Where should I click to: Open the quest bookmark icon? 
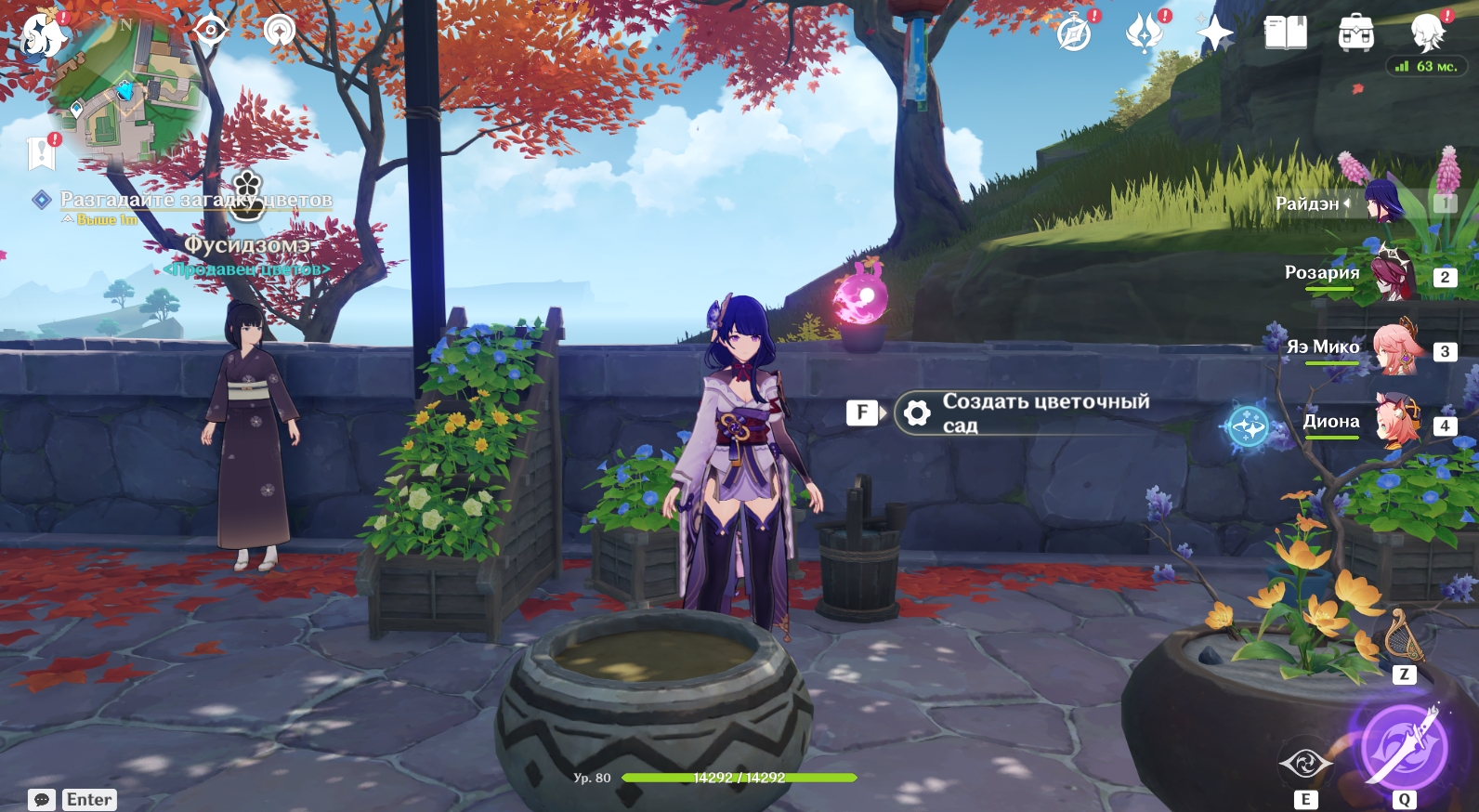pos(42,153)
